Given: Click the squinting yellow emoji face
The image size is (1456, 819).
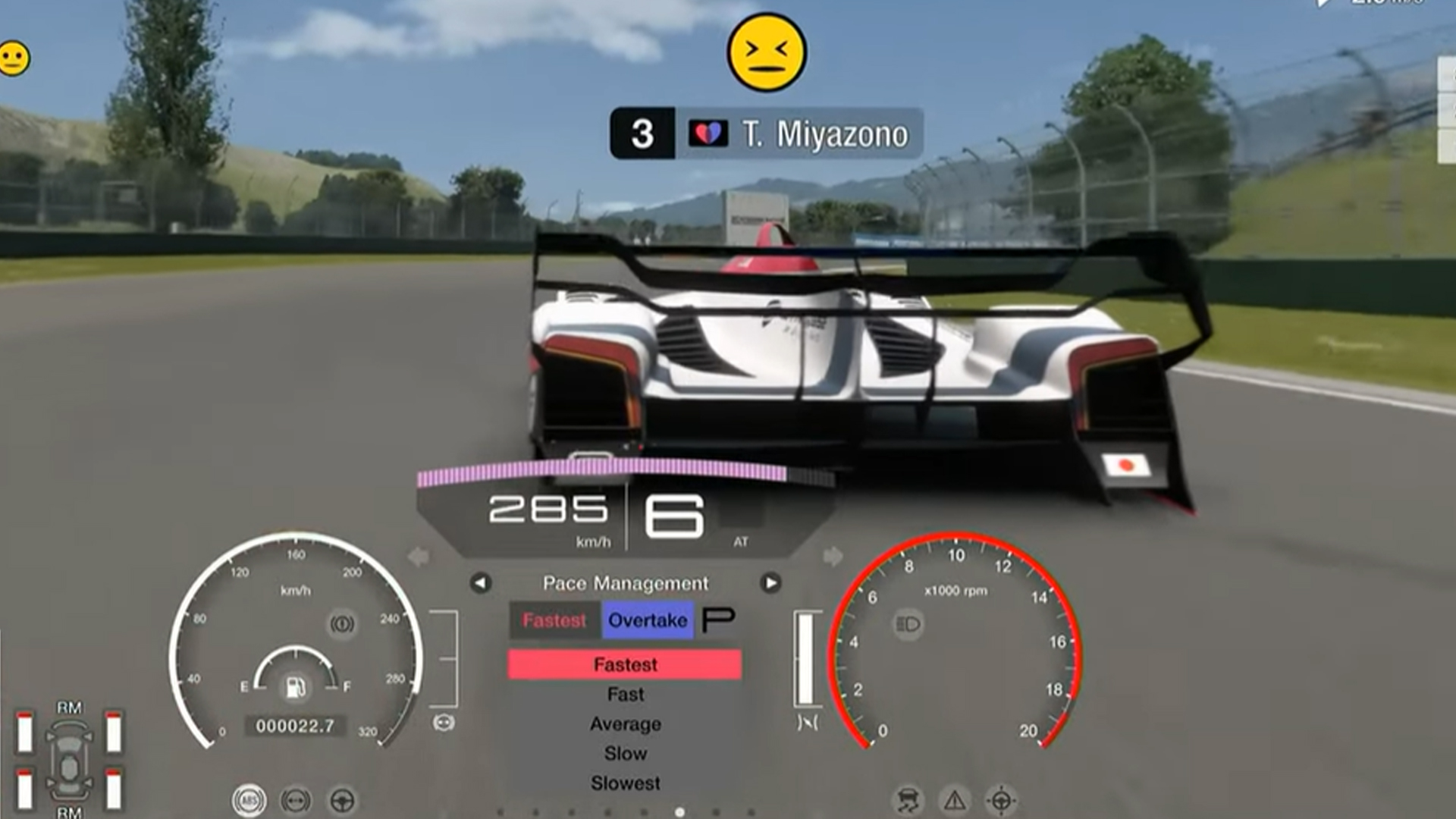Looking at the screenshot, I should click(x=766, y=52).
